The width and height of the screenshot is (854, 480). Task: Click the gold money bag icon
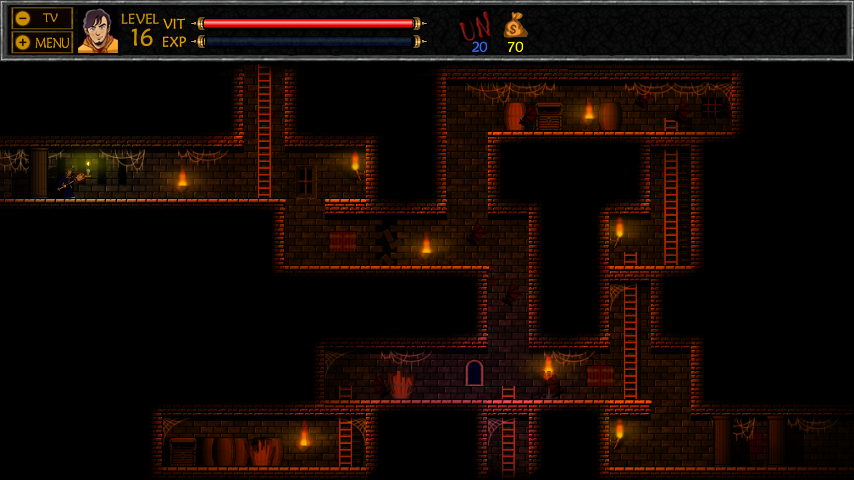(515, 24)
